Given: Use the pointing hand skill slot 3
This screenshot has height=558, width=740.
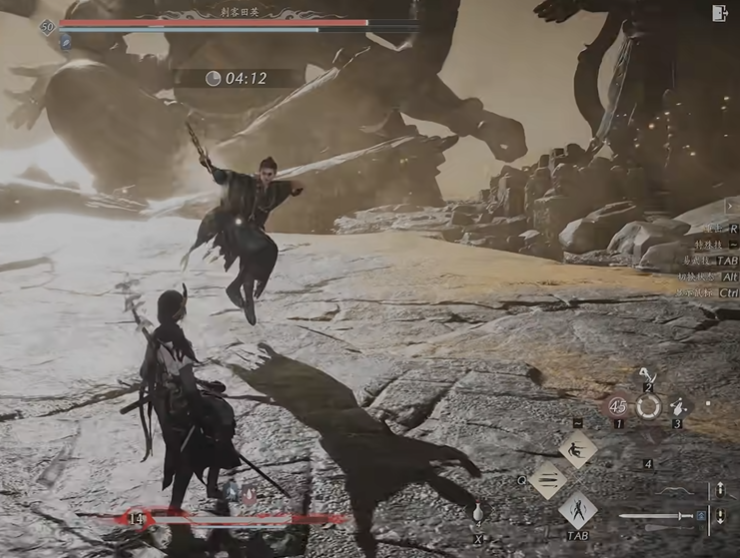Looking at the screenshot, I should (679, 406).
